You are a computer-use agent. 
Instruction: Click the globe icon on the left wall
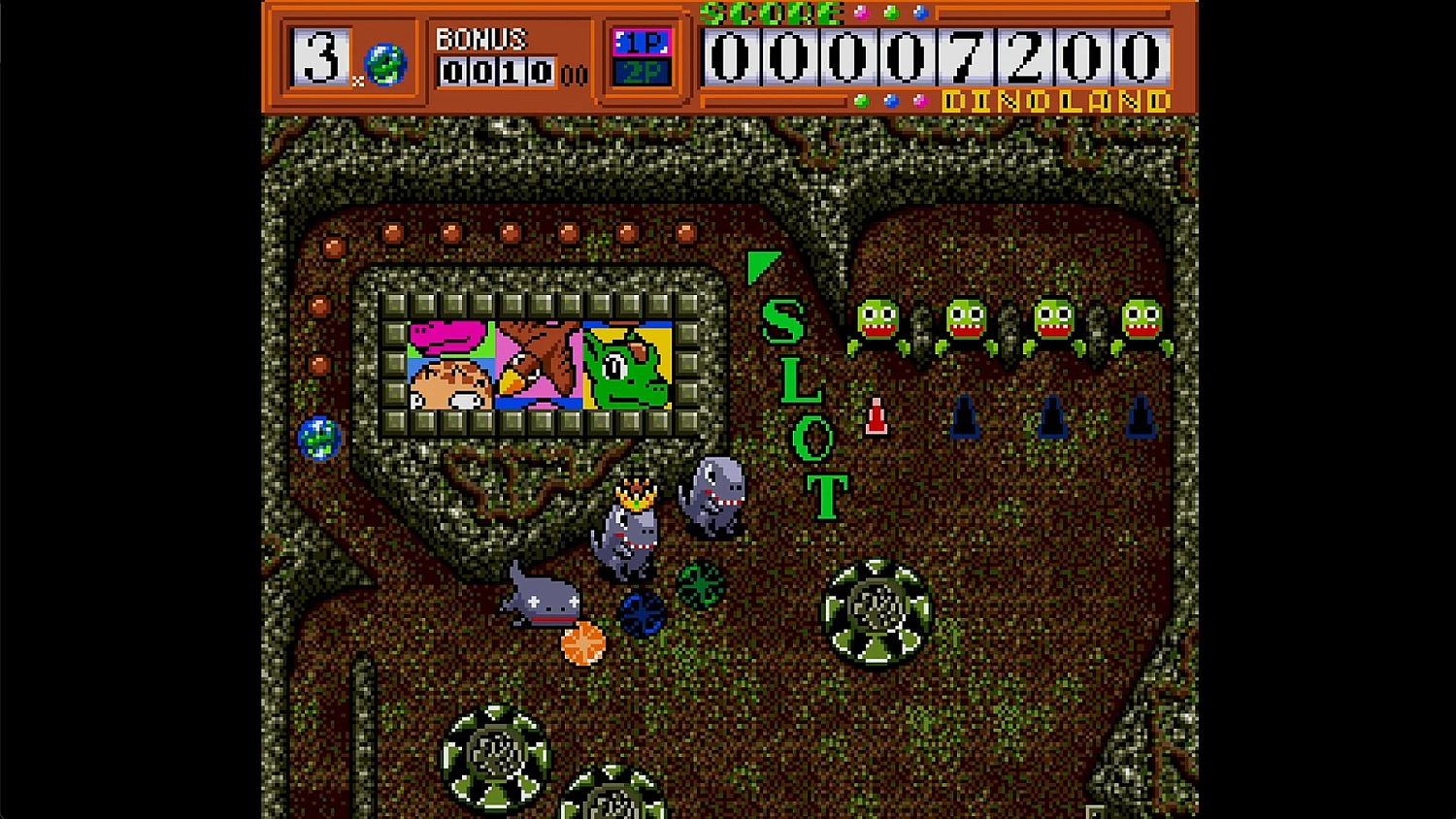317,438
